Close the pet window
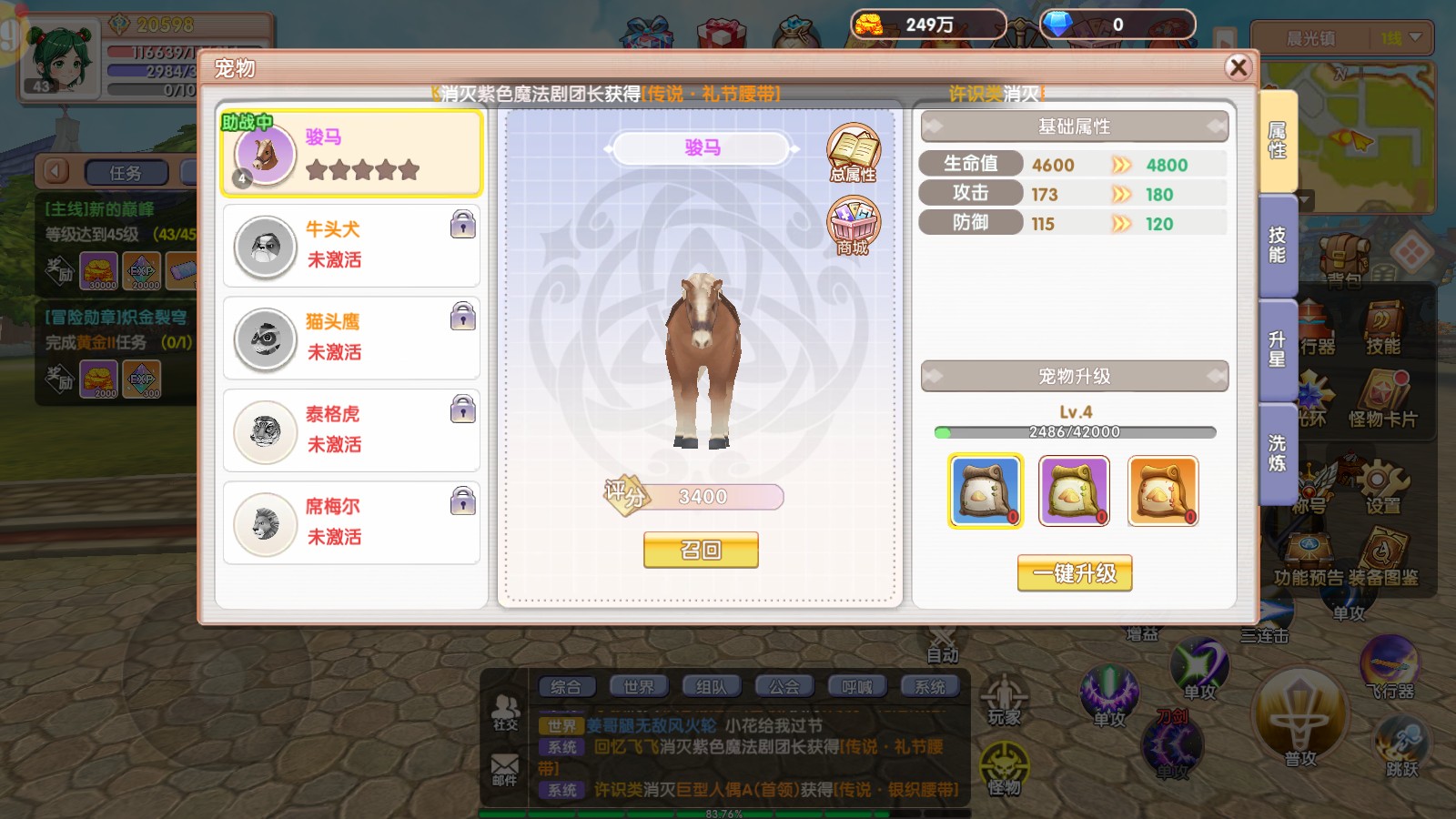This screenshot has height=819, width=1456. point(1238,67)
